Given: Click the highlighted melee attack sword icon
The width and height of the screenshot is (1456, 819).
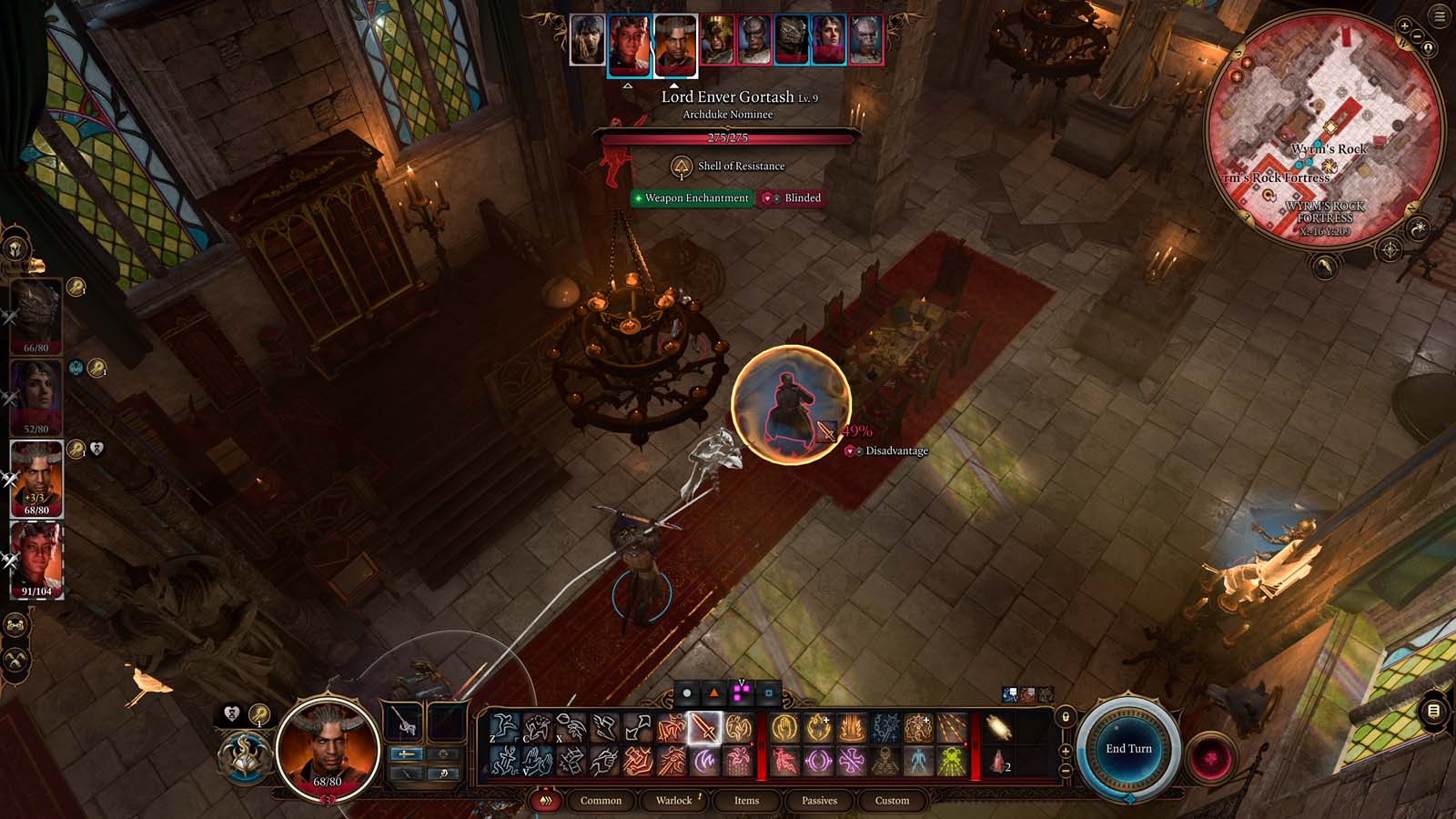Looking at the screenshot, I should click(704, 724).
